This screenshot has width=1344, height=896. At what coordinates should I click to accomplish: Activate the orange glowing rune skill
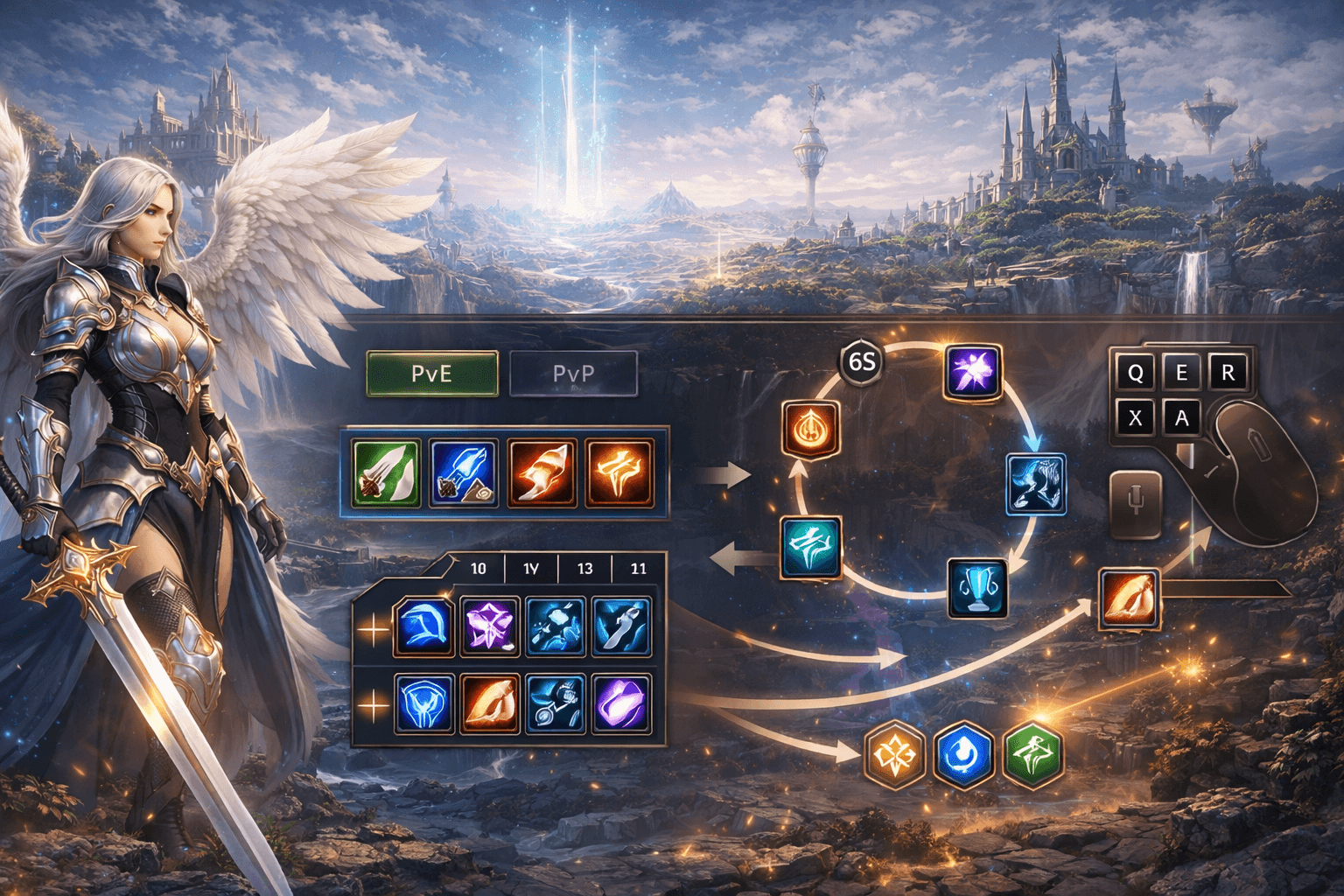[620, 474]
